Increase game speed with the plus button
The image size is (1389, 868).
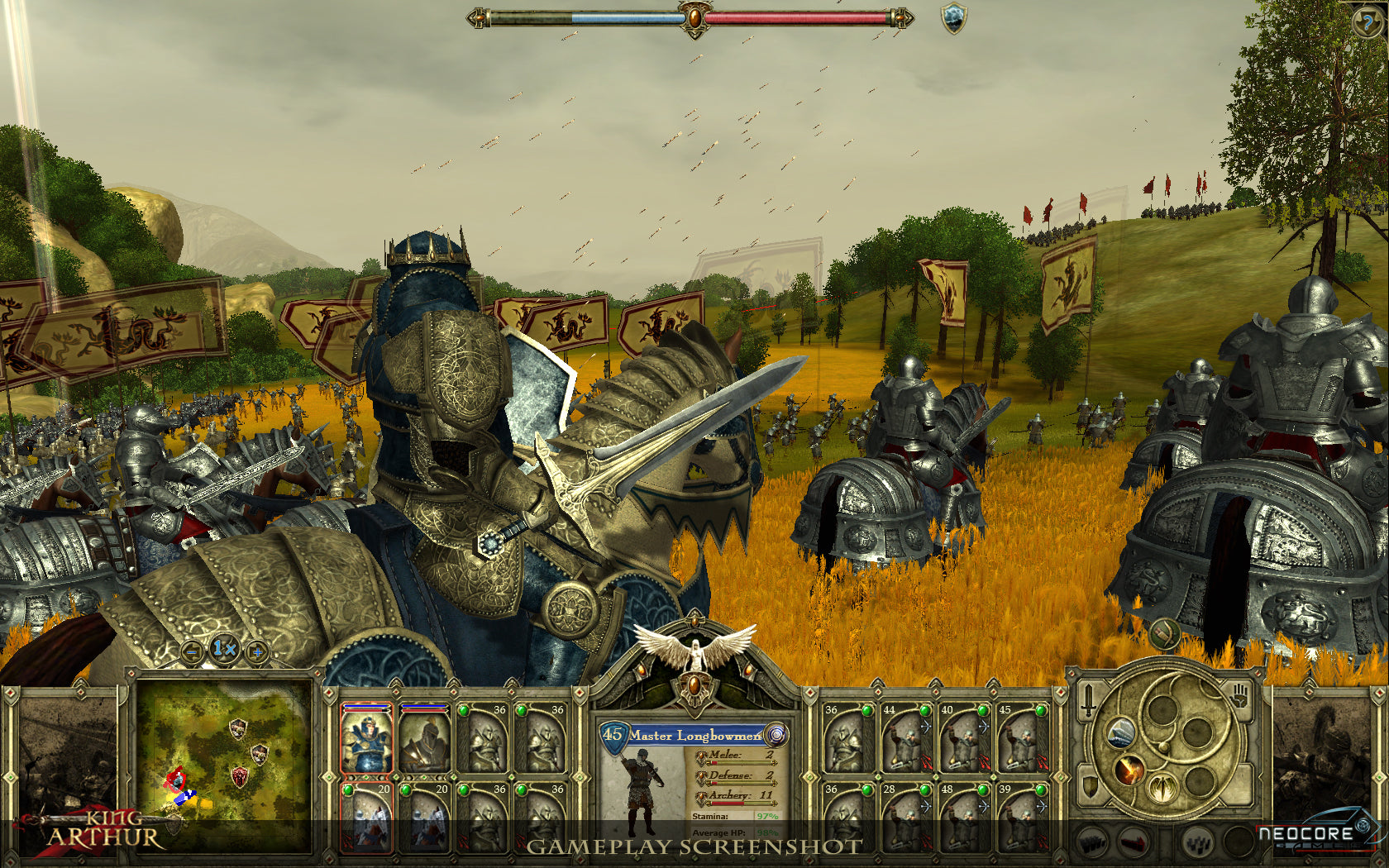[x=257, y=652]
